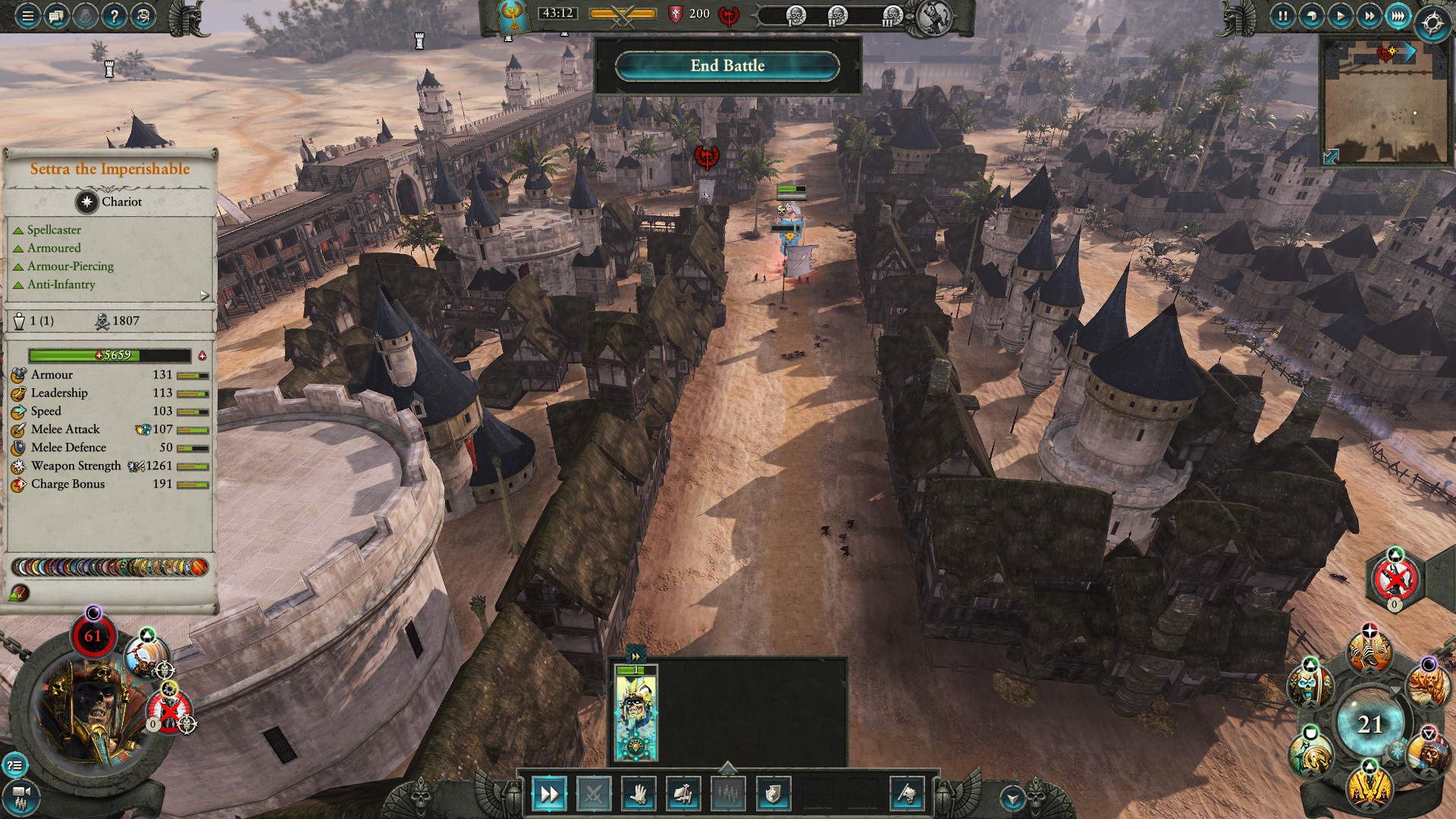Toggle the run double-arrow order button

[548, 794]
